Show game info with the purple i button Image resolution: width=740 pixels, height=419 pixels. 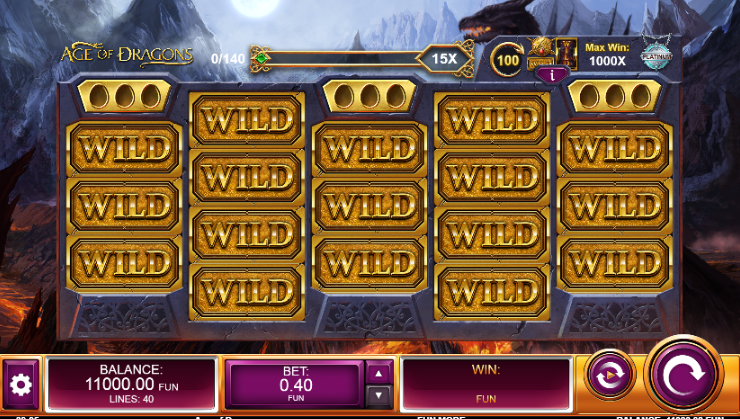tap(546, 74)
